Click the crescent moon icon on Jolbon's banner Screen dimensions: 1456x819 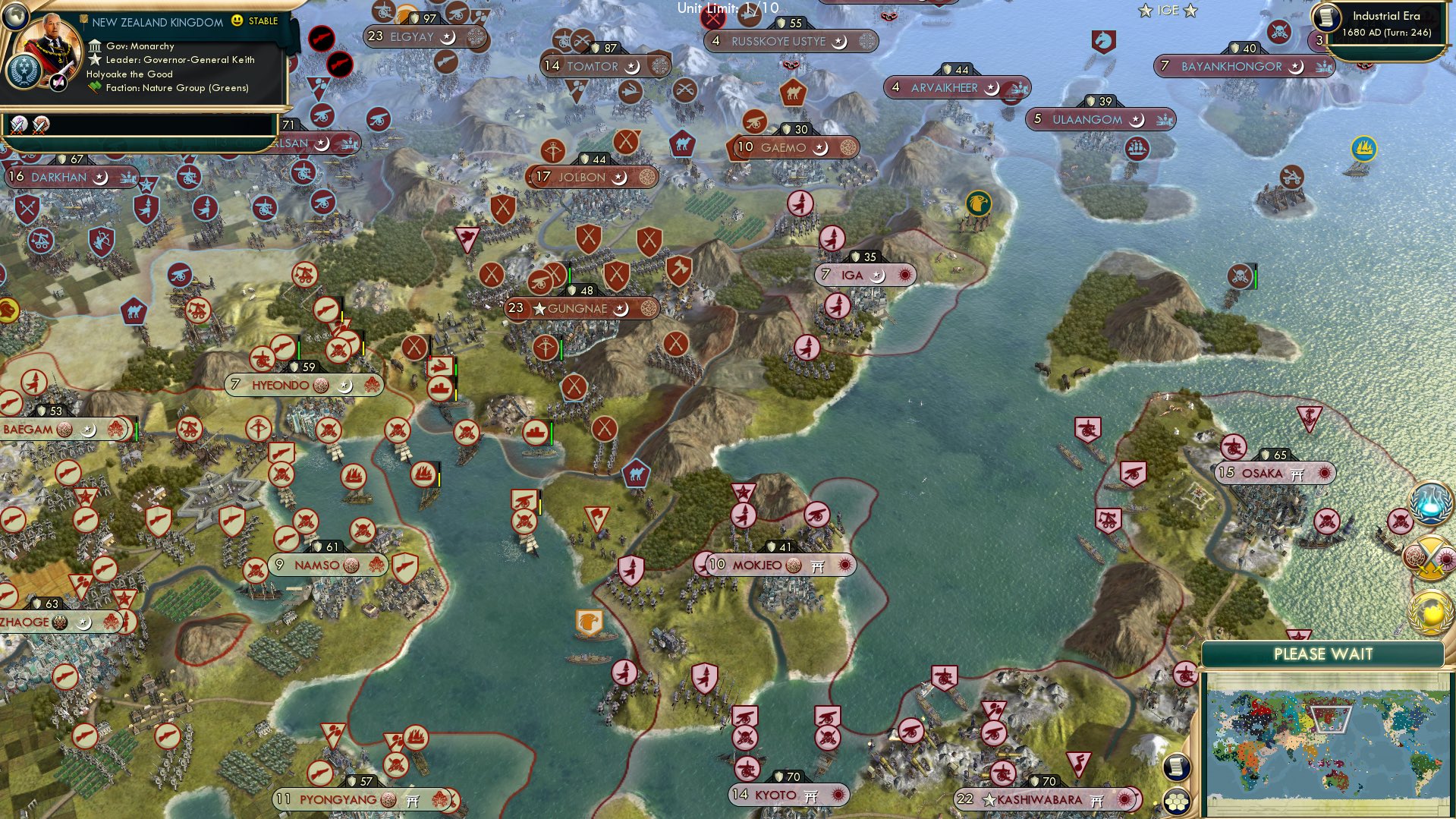(x=621, y=176)
